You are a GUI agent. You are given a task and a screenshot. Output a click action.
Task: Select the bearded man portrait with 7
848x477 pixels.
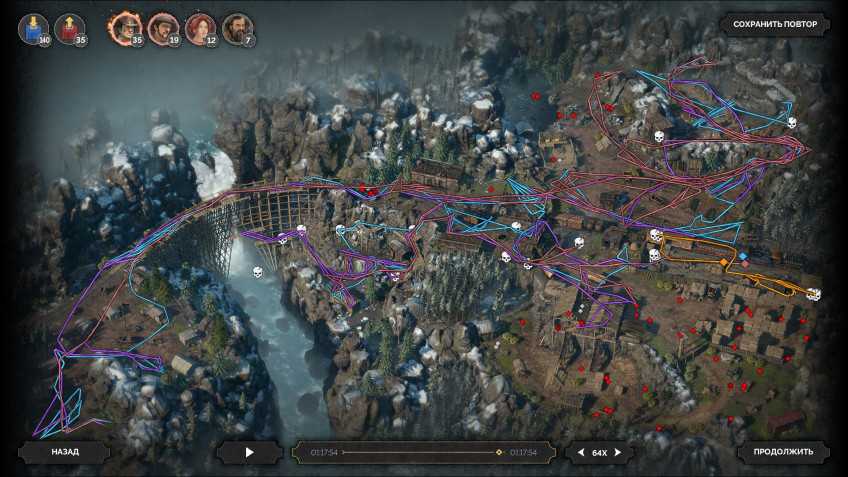click(236, 28)
